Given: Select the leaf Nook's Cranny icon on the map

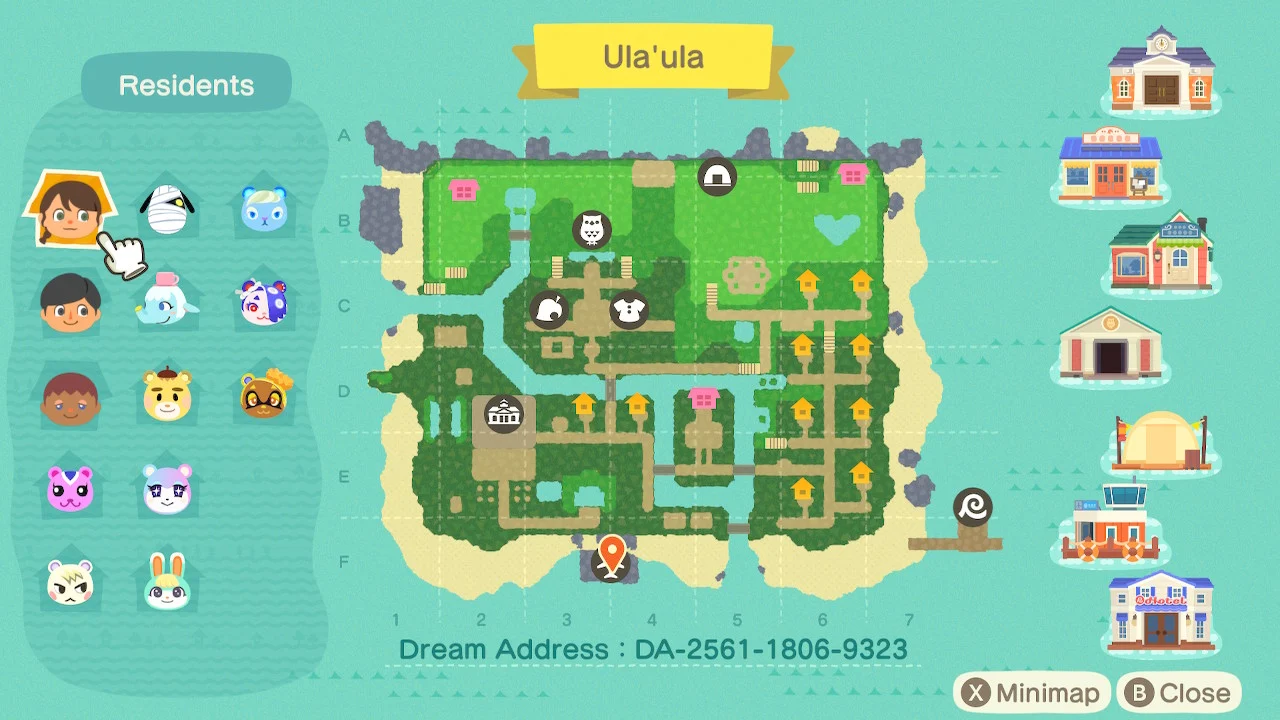Looking at the screenshot, I should tap(550, 311).
